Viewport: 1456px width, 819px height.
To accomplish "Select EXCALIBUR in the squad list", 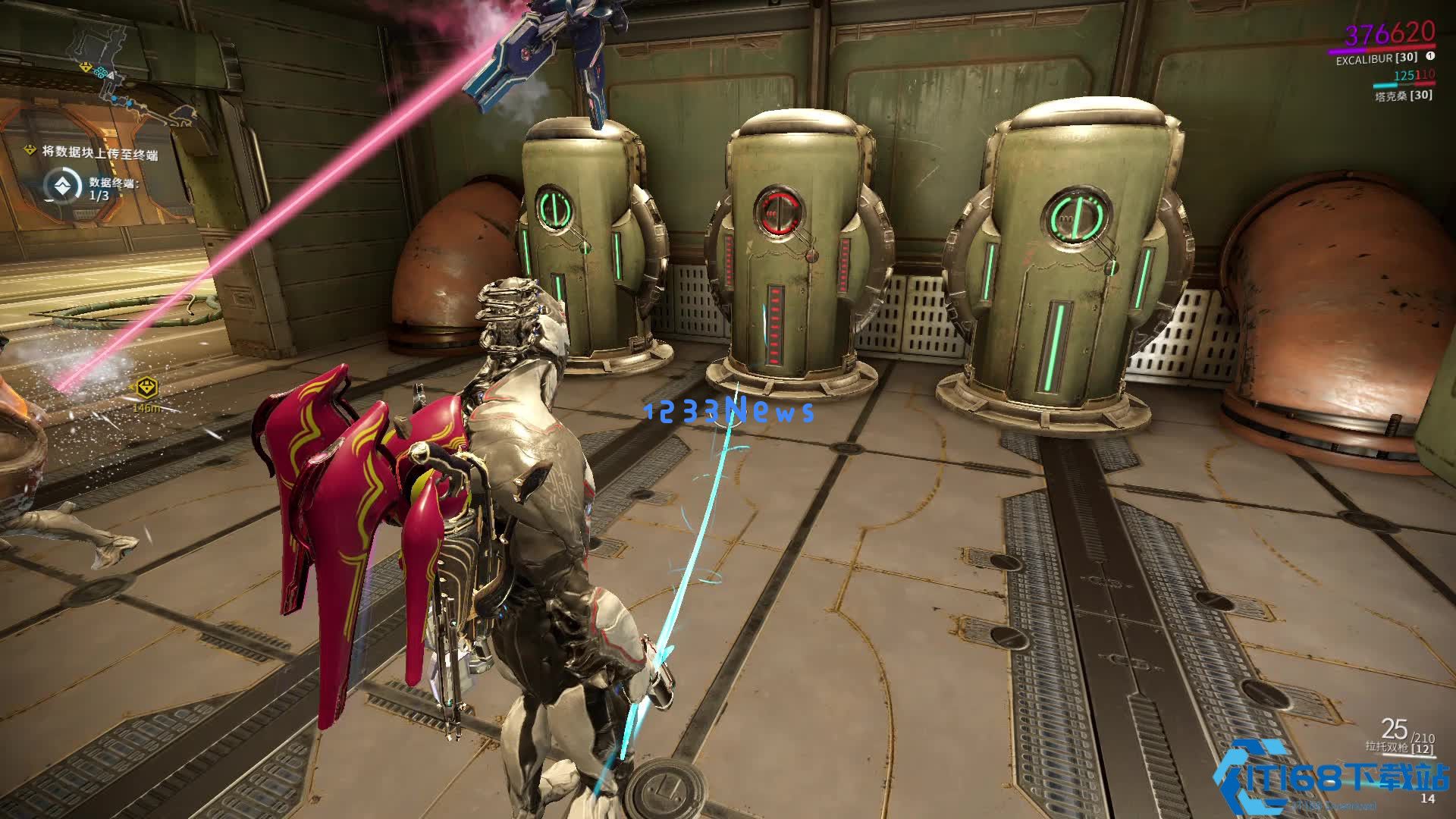I will tap(1376, 58).
